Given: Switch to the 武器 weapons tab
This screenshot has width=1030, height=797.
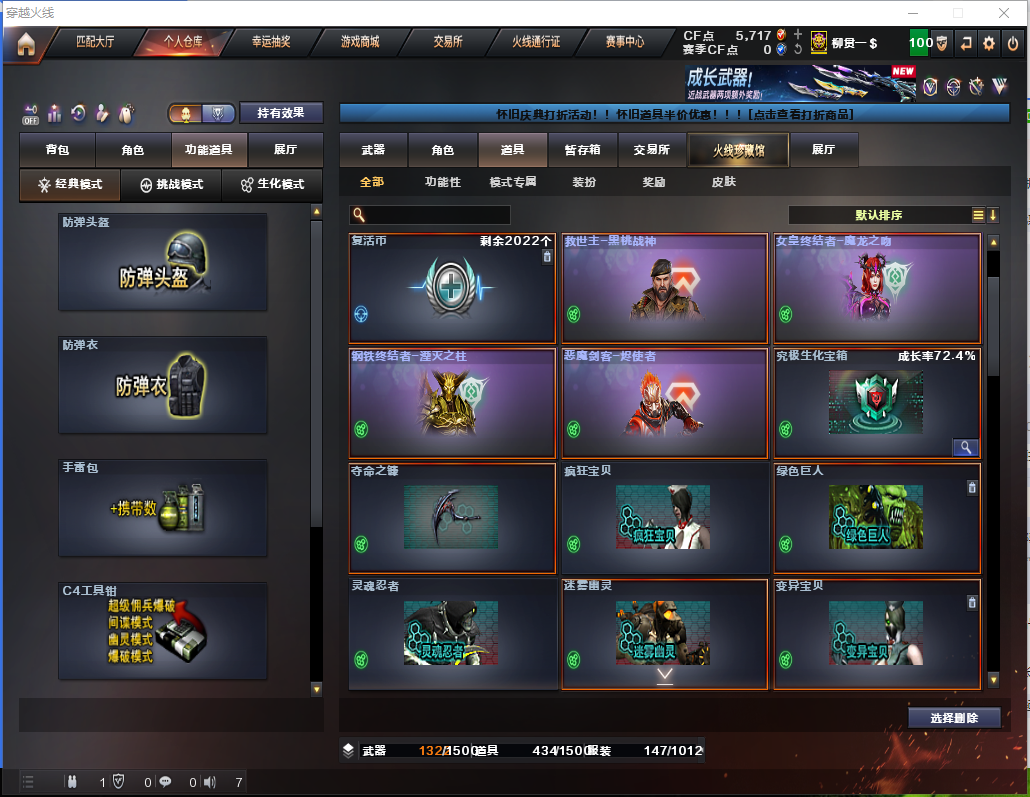Looking at the screenshot, I should [373, 150].
